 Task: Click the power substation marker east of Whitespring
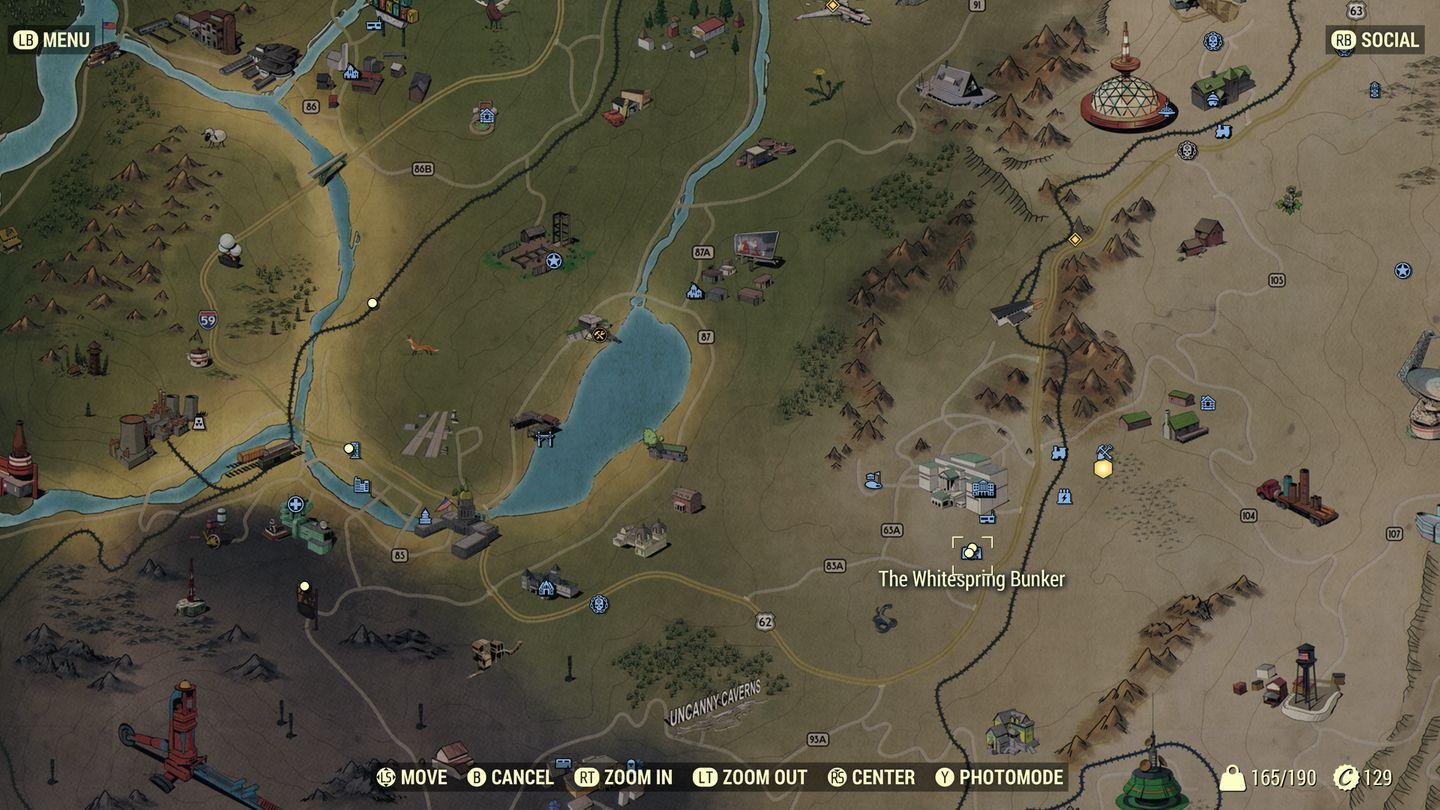[x=1064, y=498]
